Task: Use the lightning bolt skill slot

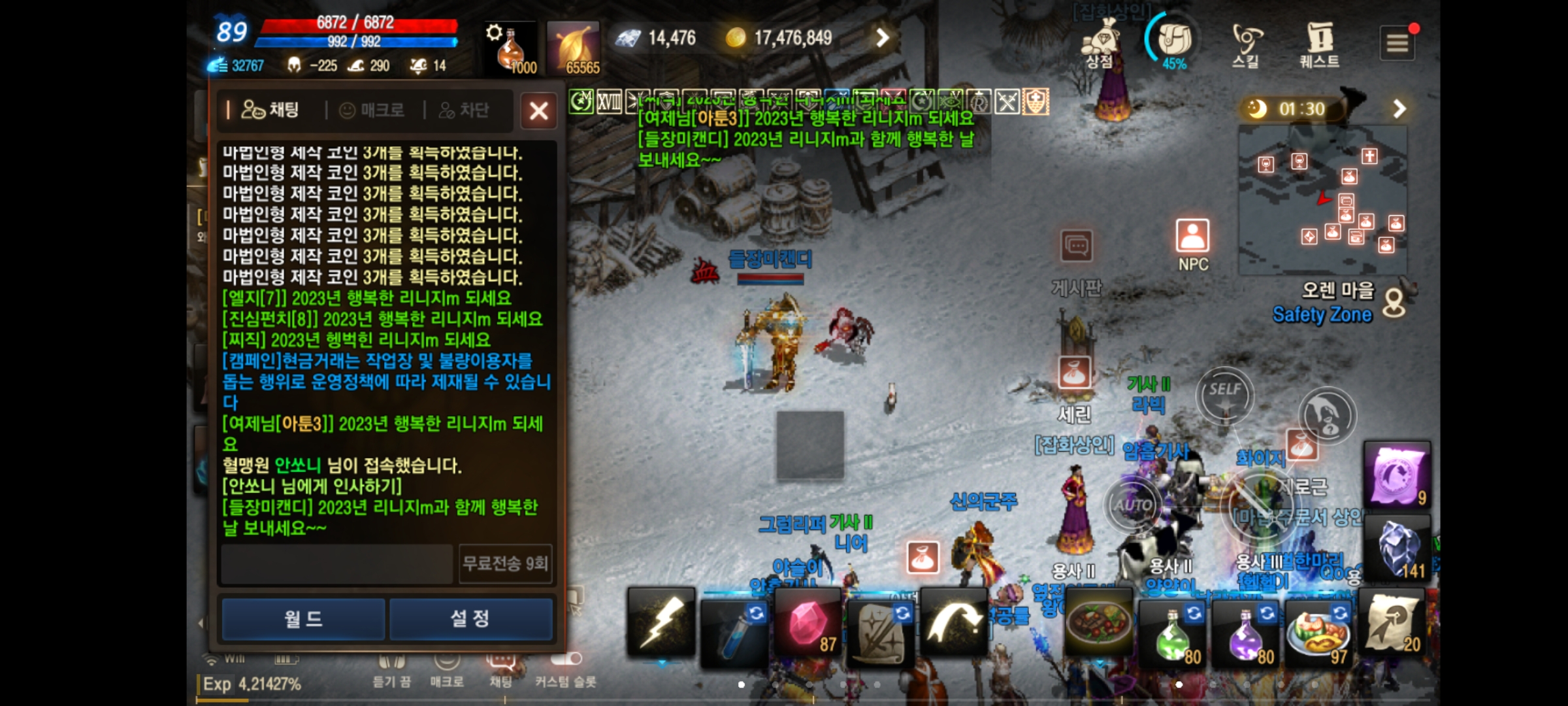Action: pyautogui.click(x=661, y=622)
